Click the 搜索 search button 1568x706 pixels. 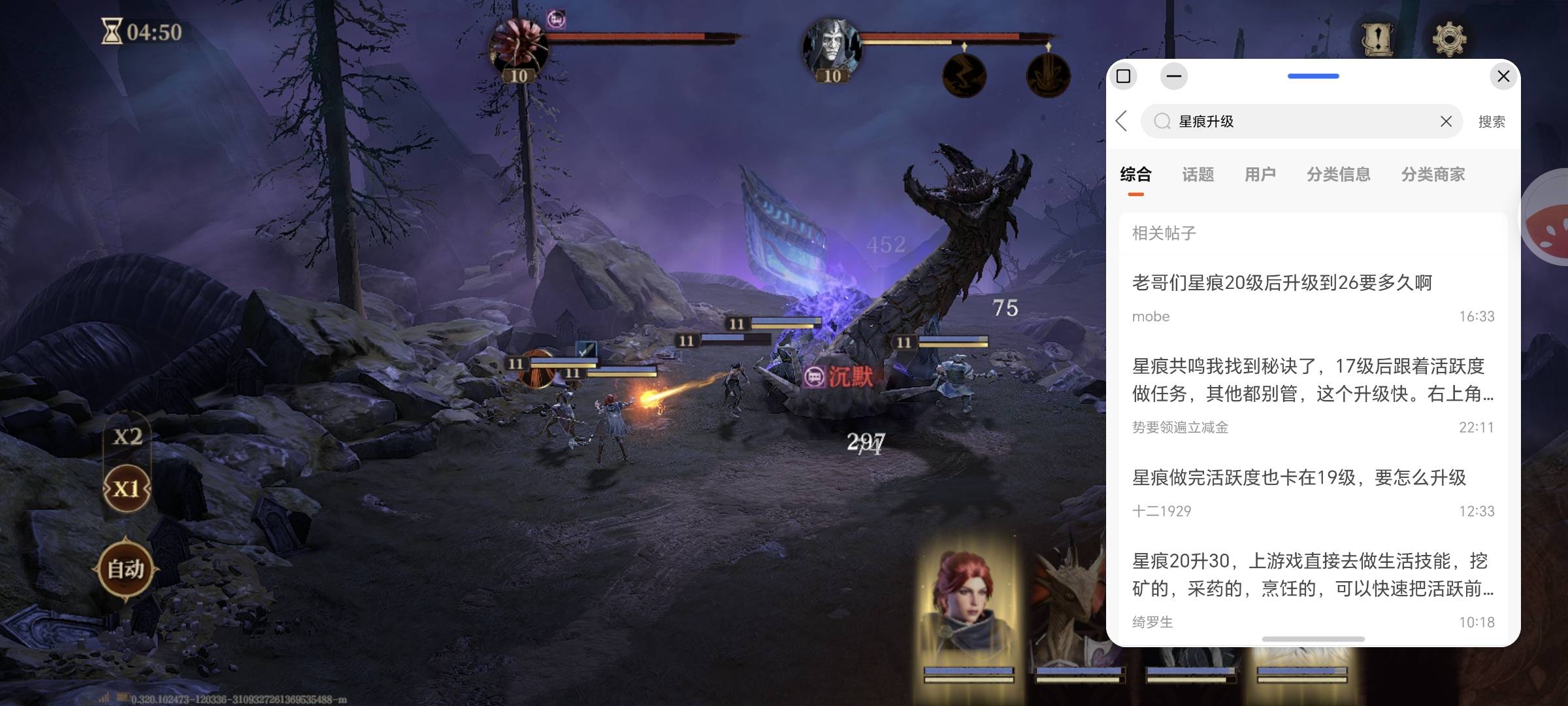click(x=1492, y=122)
